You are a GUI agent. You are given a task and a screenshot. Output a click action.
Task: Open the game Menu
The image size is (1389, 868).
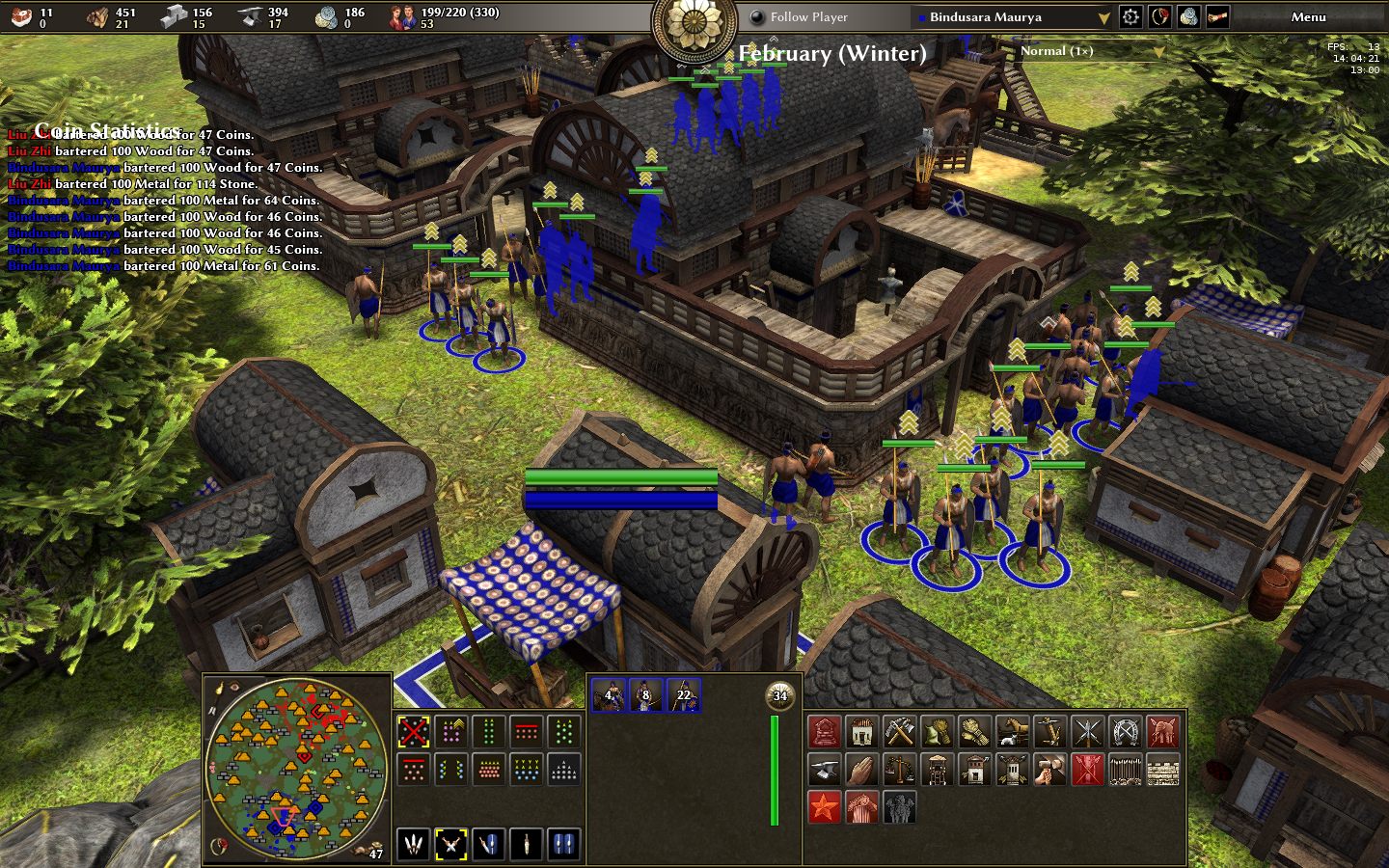point(1308,16)
